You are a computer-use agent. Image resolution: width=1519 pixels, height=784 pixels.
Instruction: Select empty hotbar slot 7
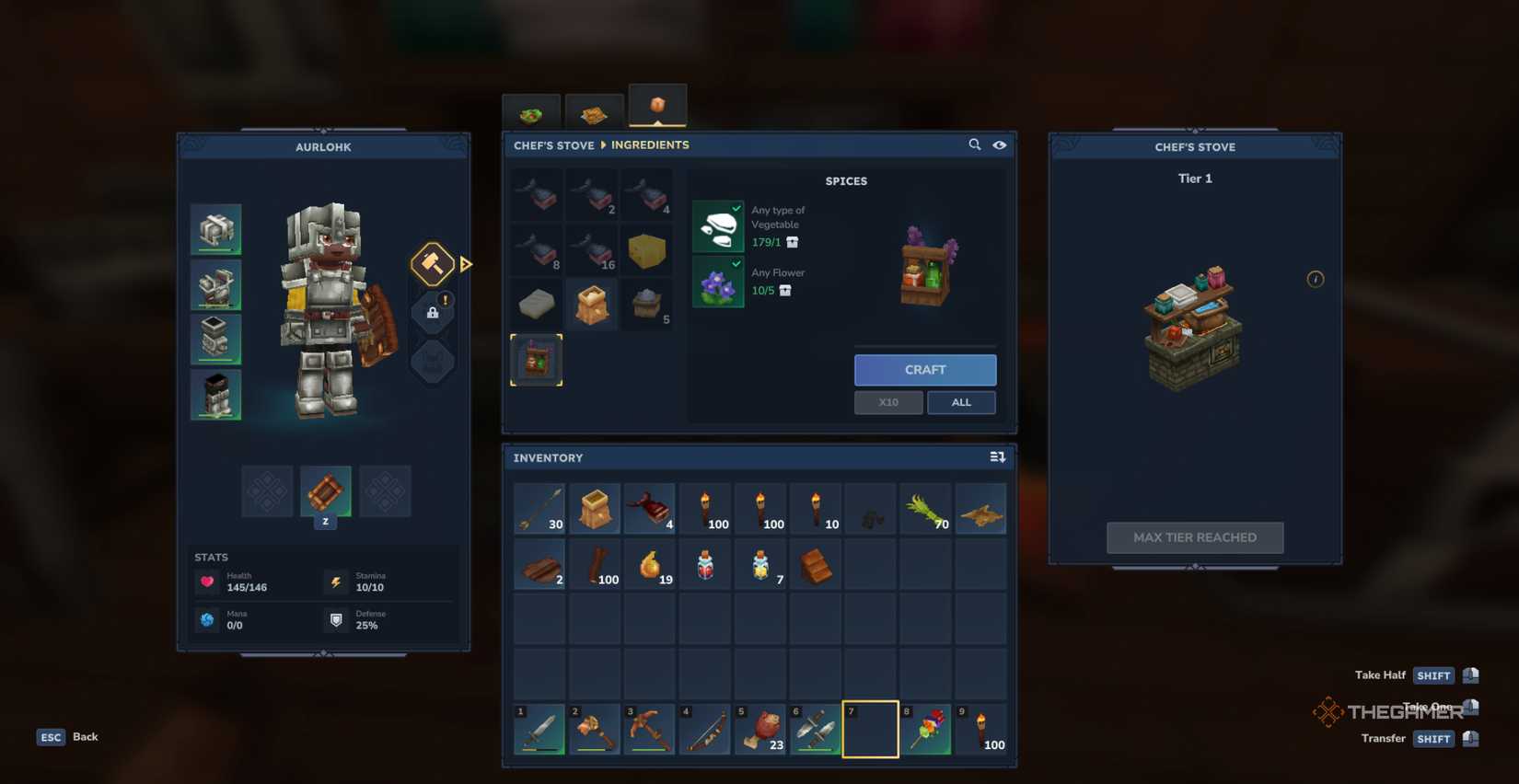point(870,728)
